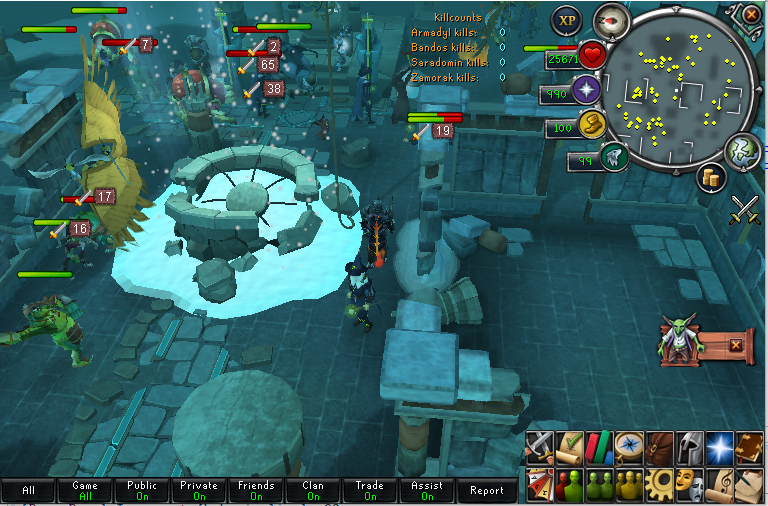
Task: Open the XP counter orb
Action: pyautogui.click(x=568, y=20)
